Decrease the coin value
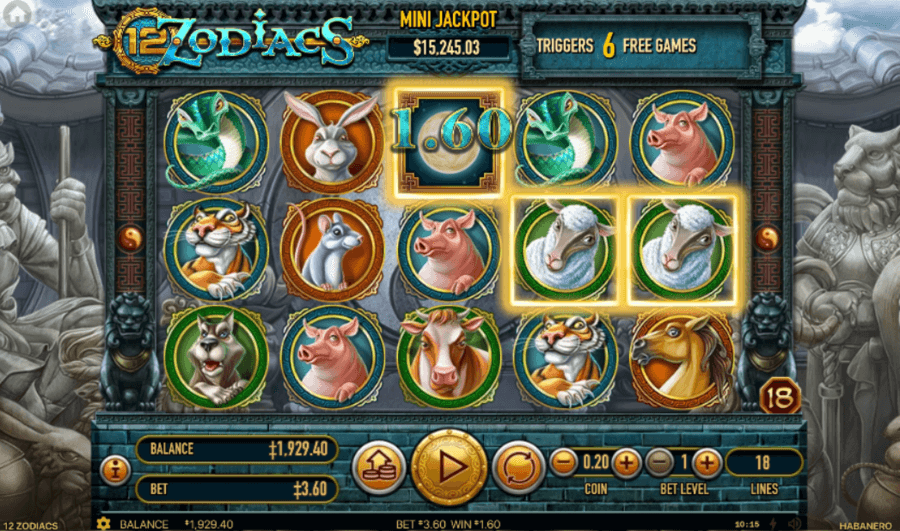Screen dimensions: 900x531 564,462
